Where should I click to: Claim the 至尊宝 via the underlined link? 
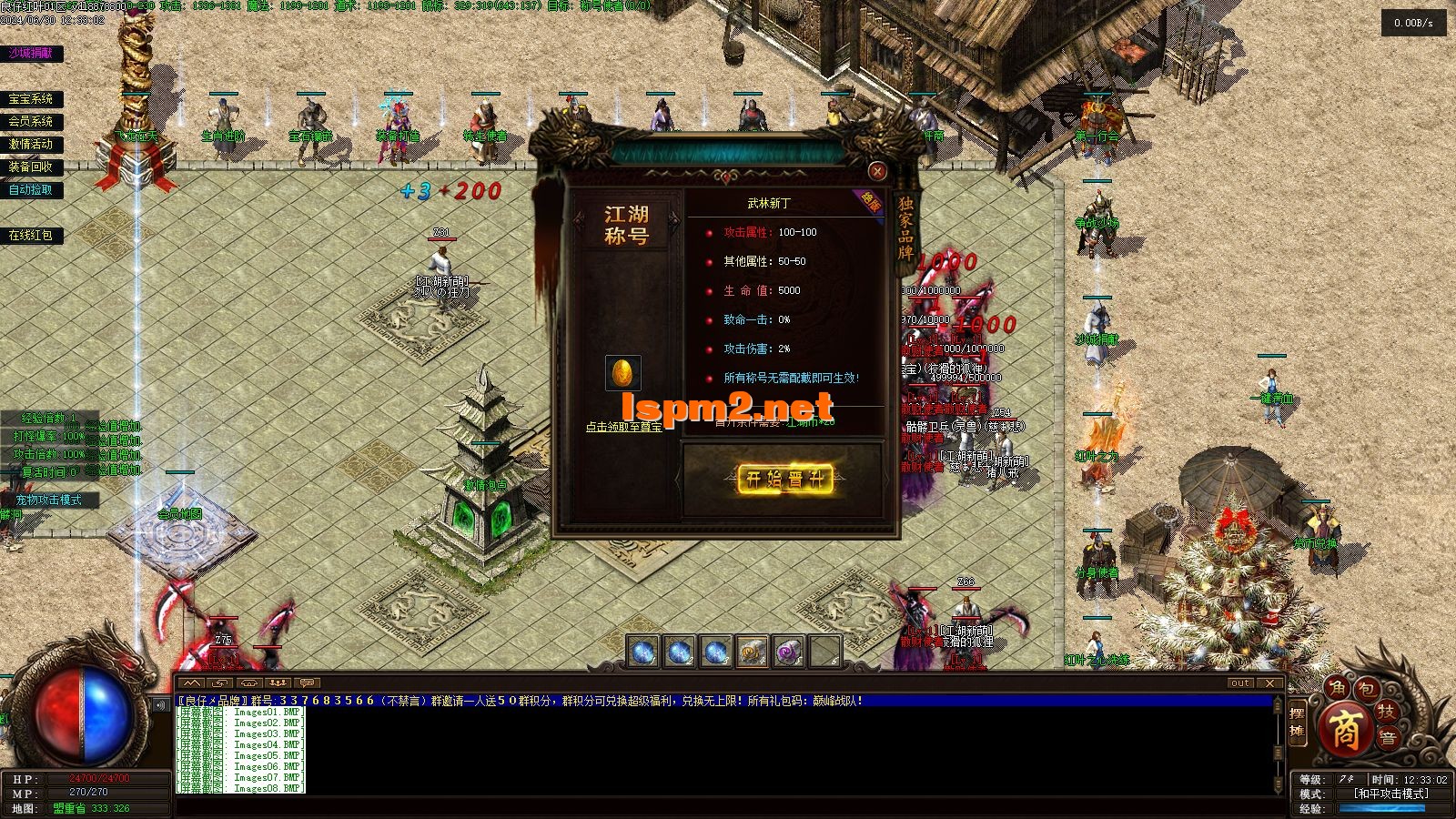pos(623,426)
